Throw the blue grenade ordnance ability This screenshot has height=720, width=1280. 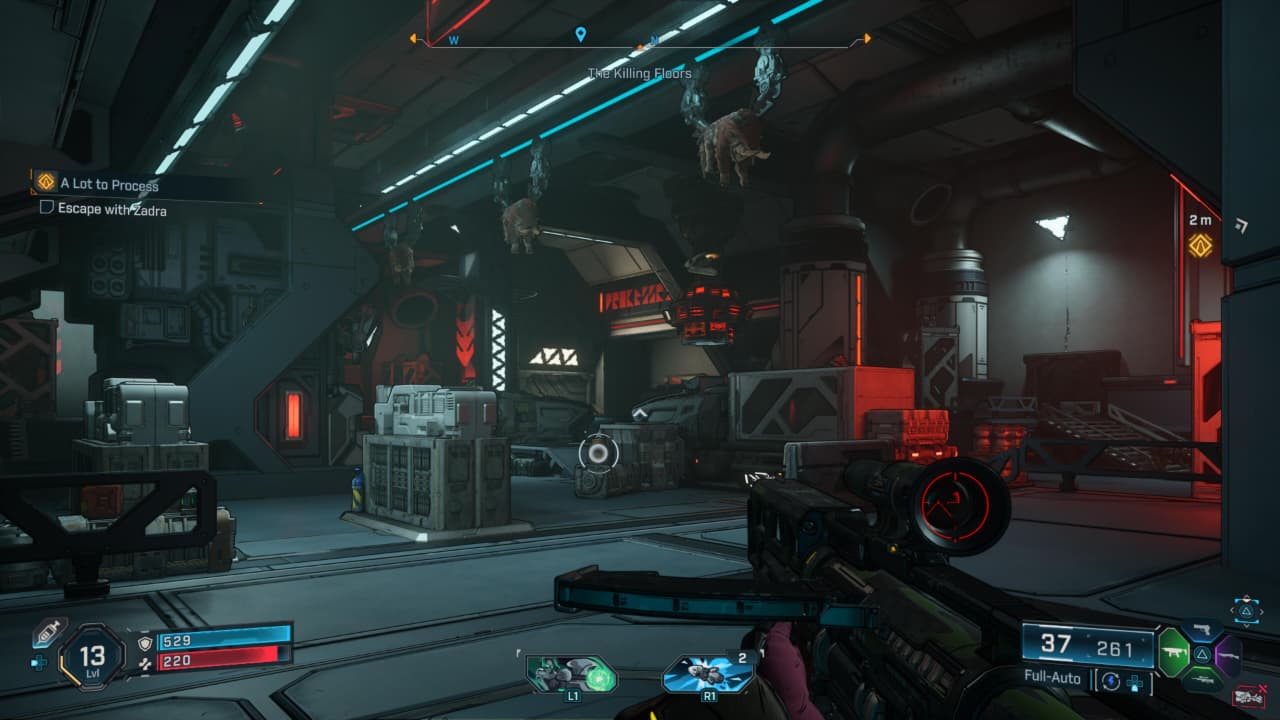(x=708, y=674)
